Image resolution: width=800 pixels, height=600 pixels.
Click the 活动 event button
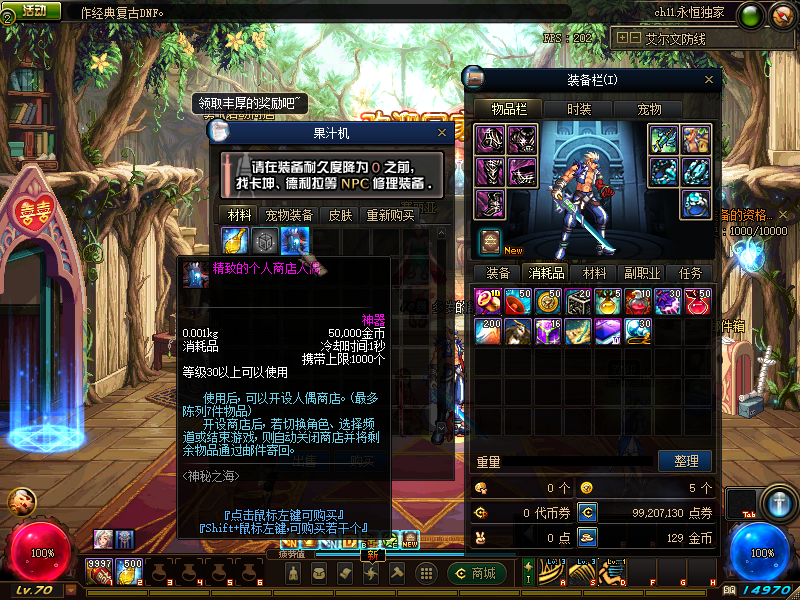33,10
